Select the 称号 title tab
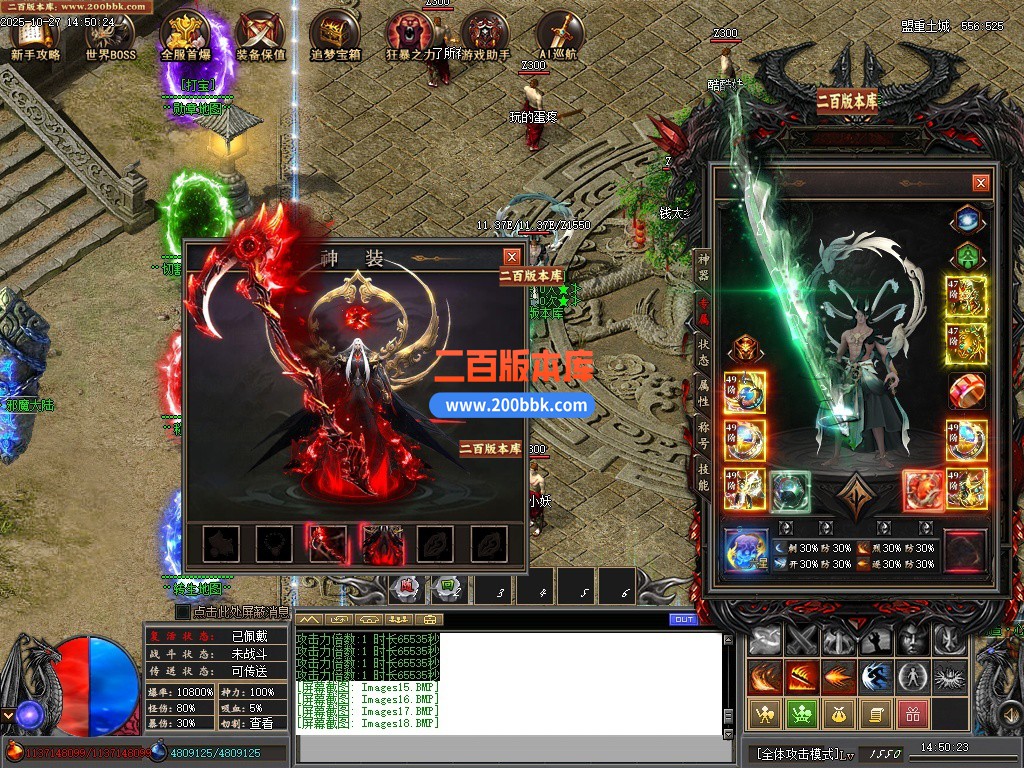1024x768 pixels. 703,436
